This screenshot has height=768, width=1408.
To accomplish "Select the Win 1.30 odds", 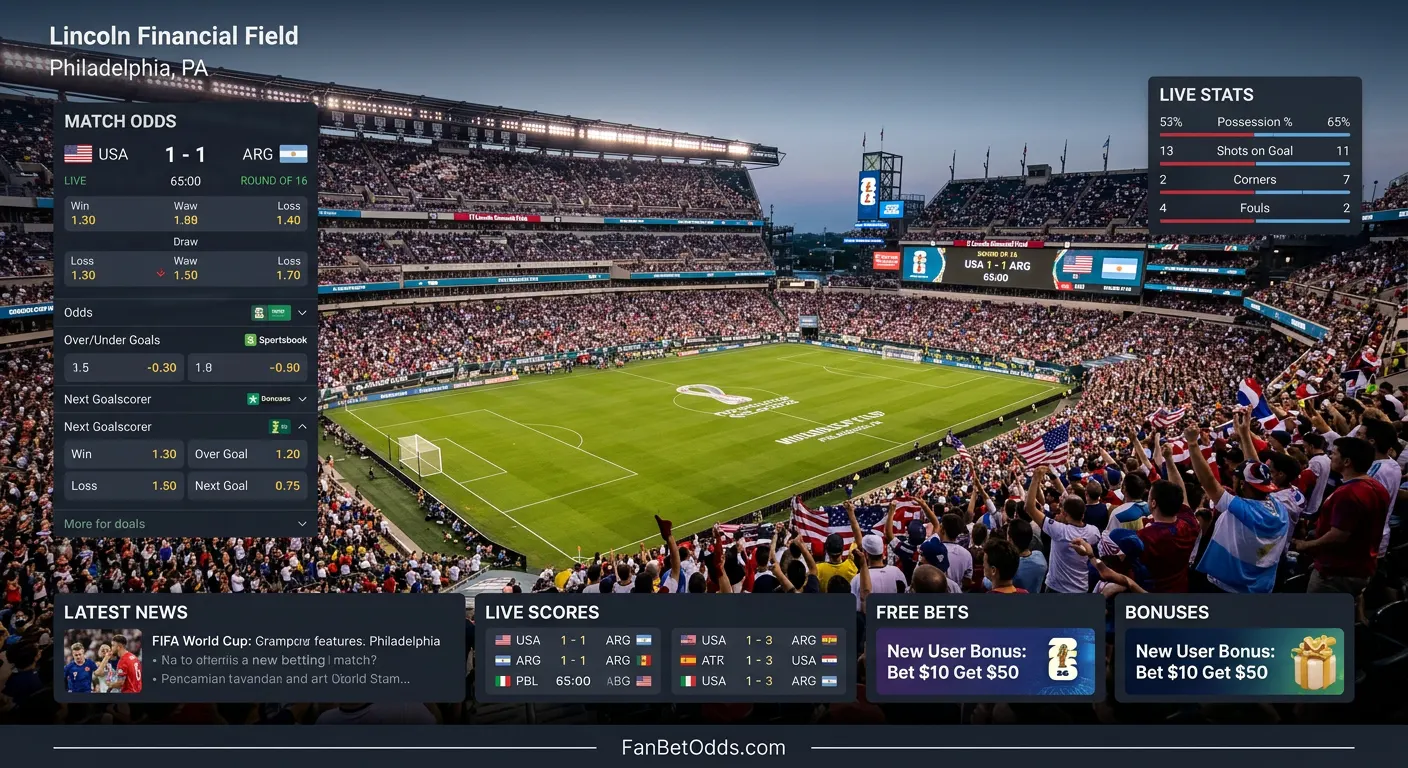I will (x=123, y=454).
